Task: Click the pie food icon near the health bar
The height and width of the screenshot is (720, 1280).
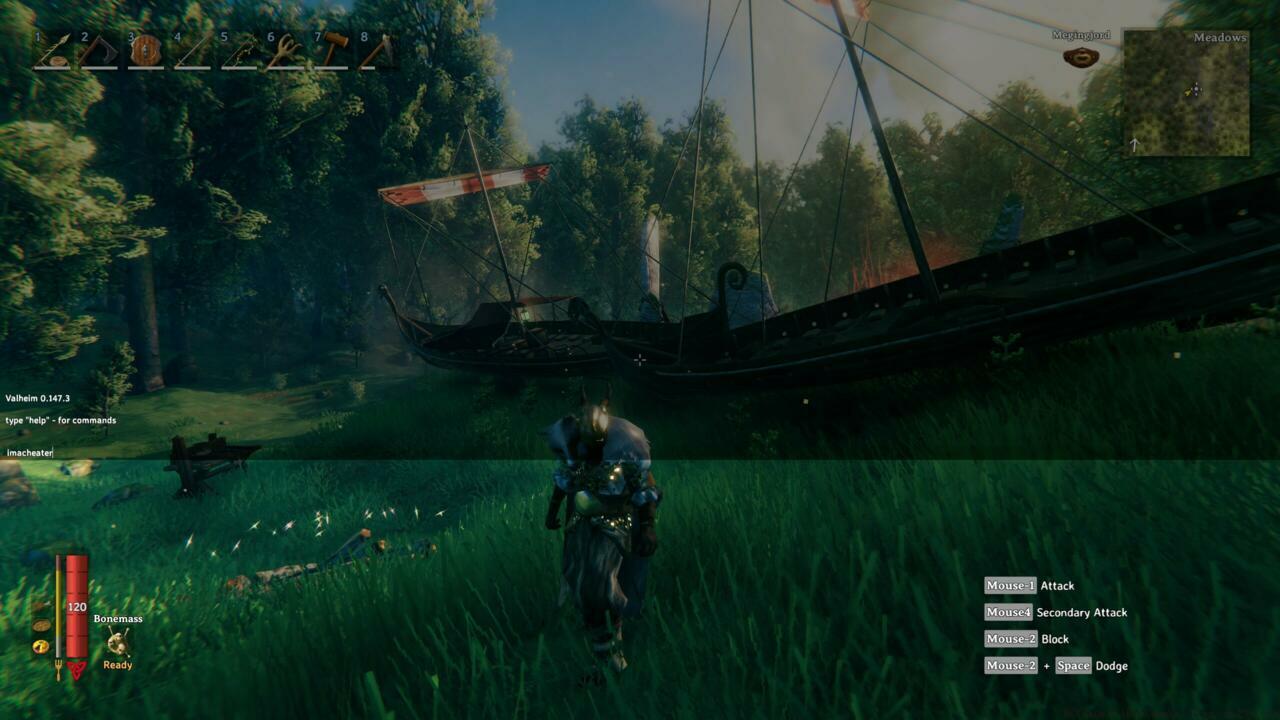Action: point(39,647)
